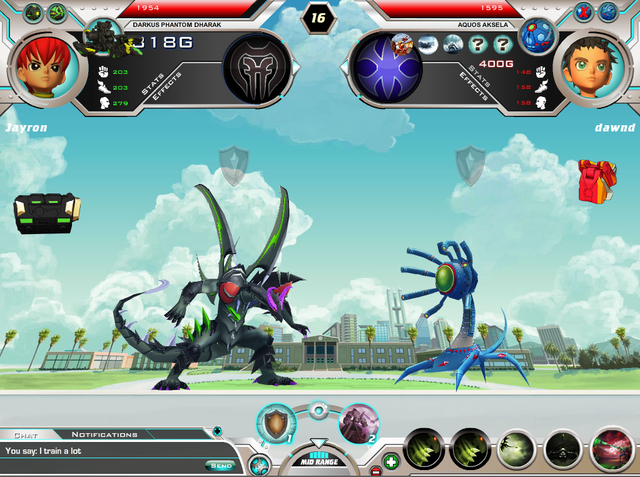
Task: Activate the red and pink ability icon
Action: (x=612, y=450)
